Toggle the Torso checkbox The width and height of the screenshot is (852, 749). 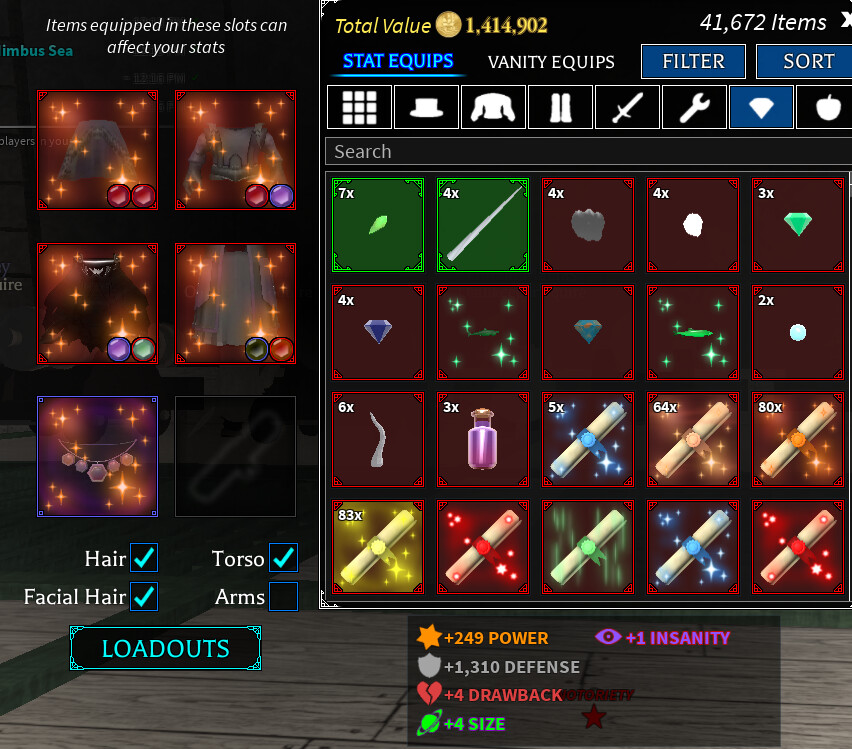tap(284, 558)
